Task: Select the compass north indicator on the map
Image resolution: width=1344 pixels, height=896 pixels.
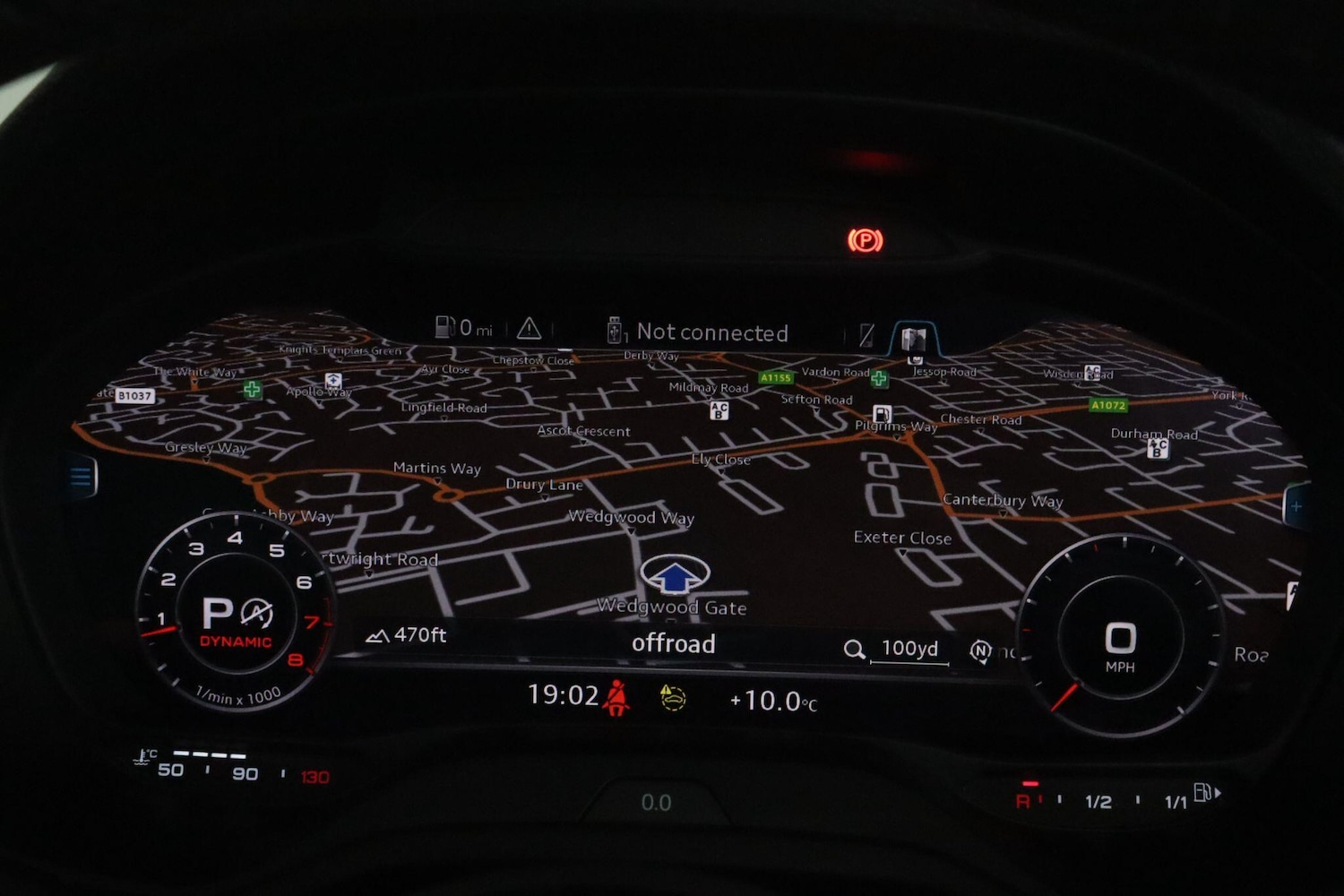Action: tap(980, 650)
